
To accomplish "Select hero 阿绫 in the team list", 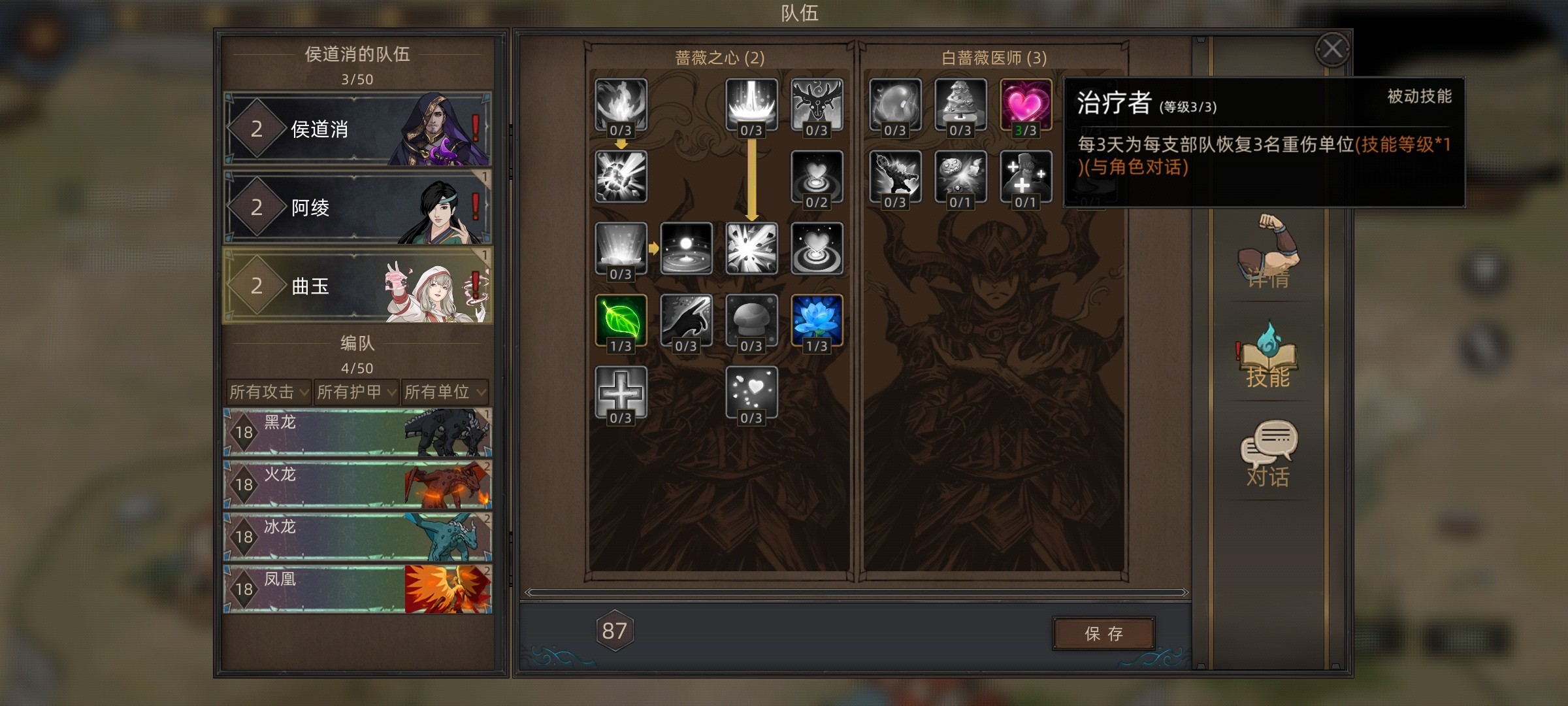I will [357, 207].
